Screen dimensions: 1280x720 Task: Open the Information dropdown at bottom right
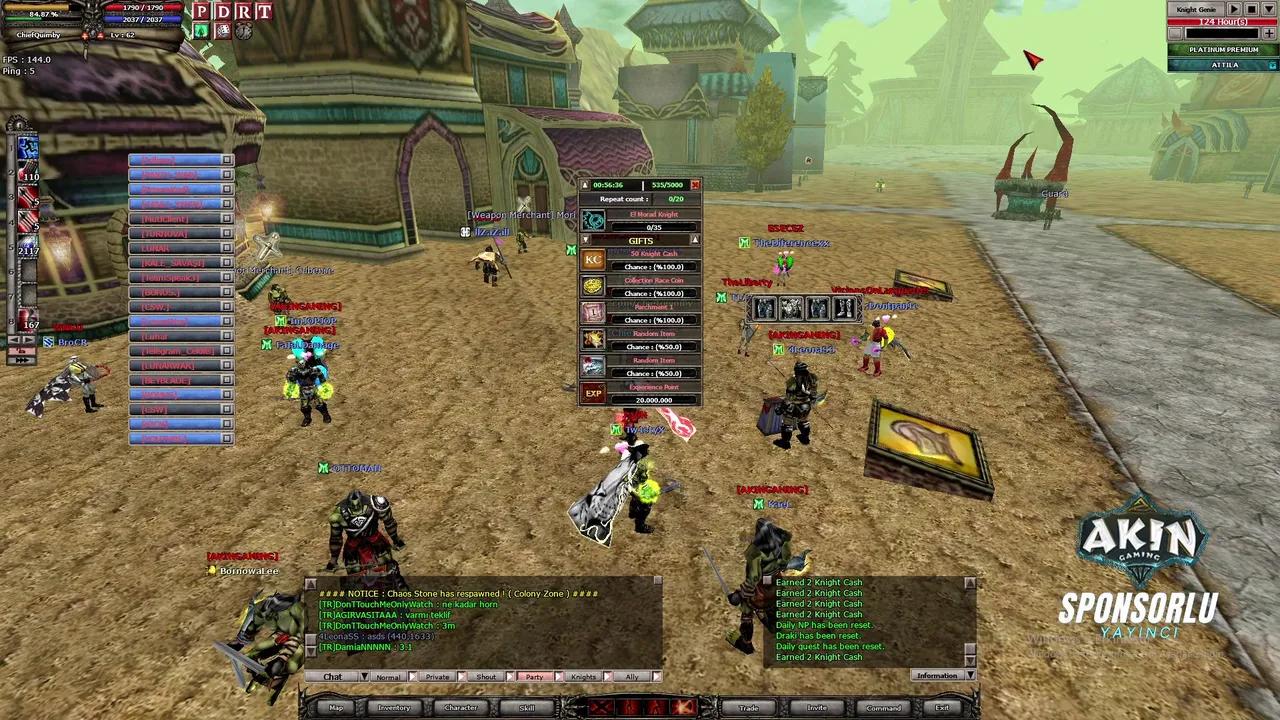970,675
